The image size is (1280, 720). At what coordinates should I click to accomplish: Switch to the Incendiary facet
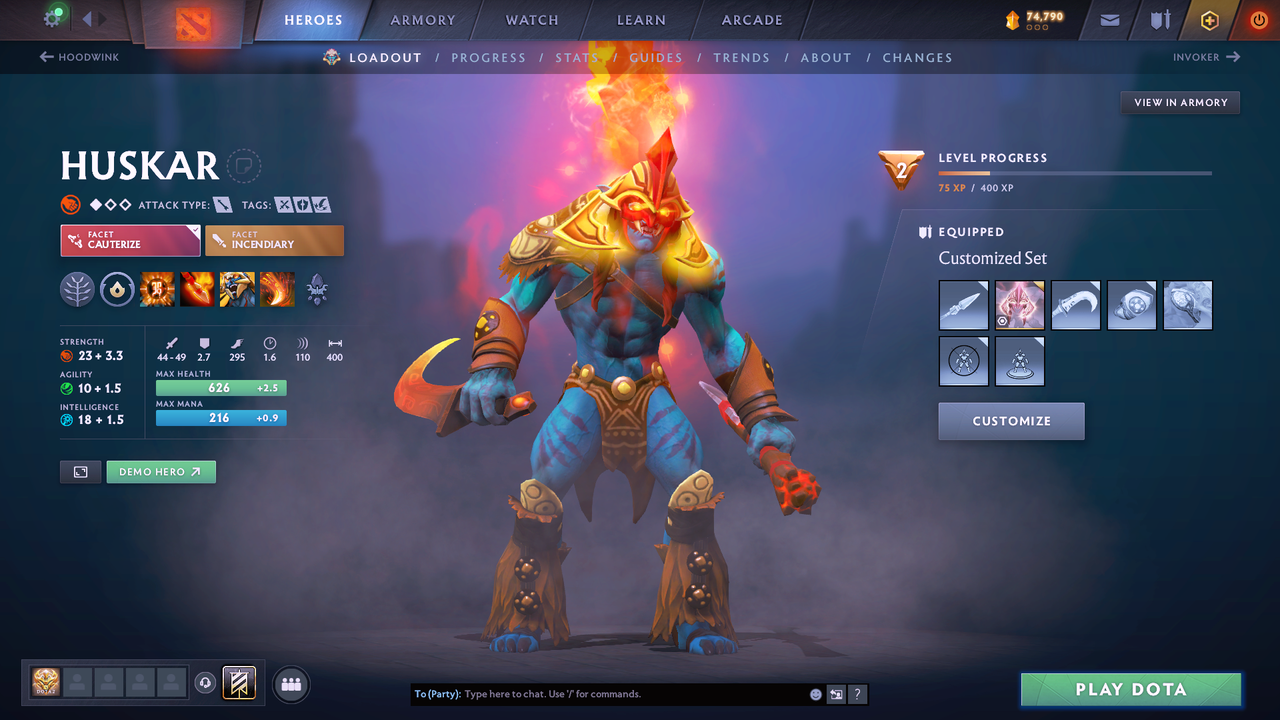274,240
